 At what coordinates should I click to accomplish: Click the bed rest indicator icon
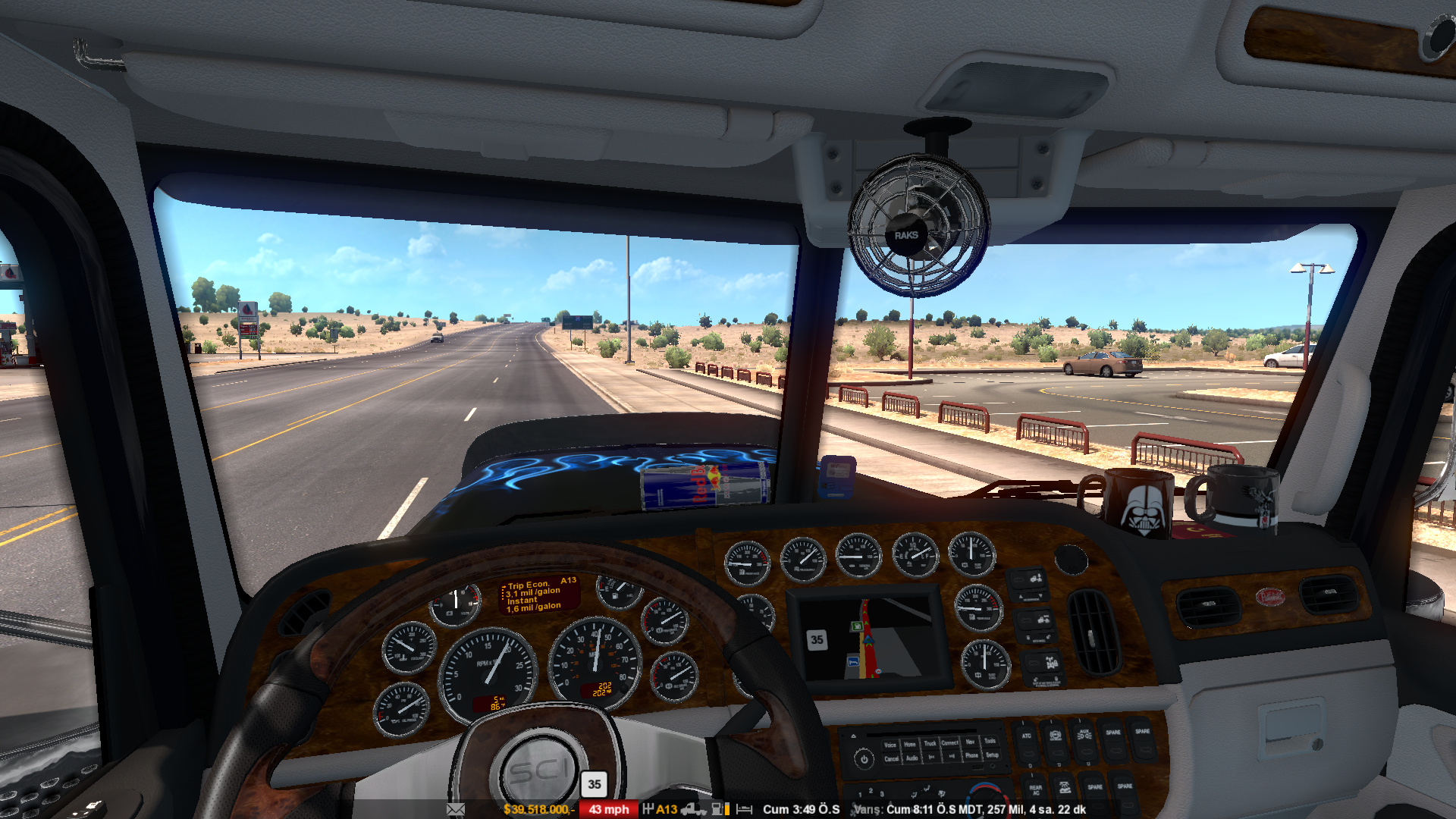pos(745,809)
